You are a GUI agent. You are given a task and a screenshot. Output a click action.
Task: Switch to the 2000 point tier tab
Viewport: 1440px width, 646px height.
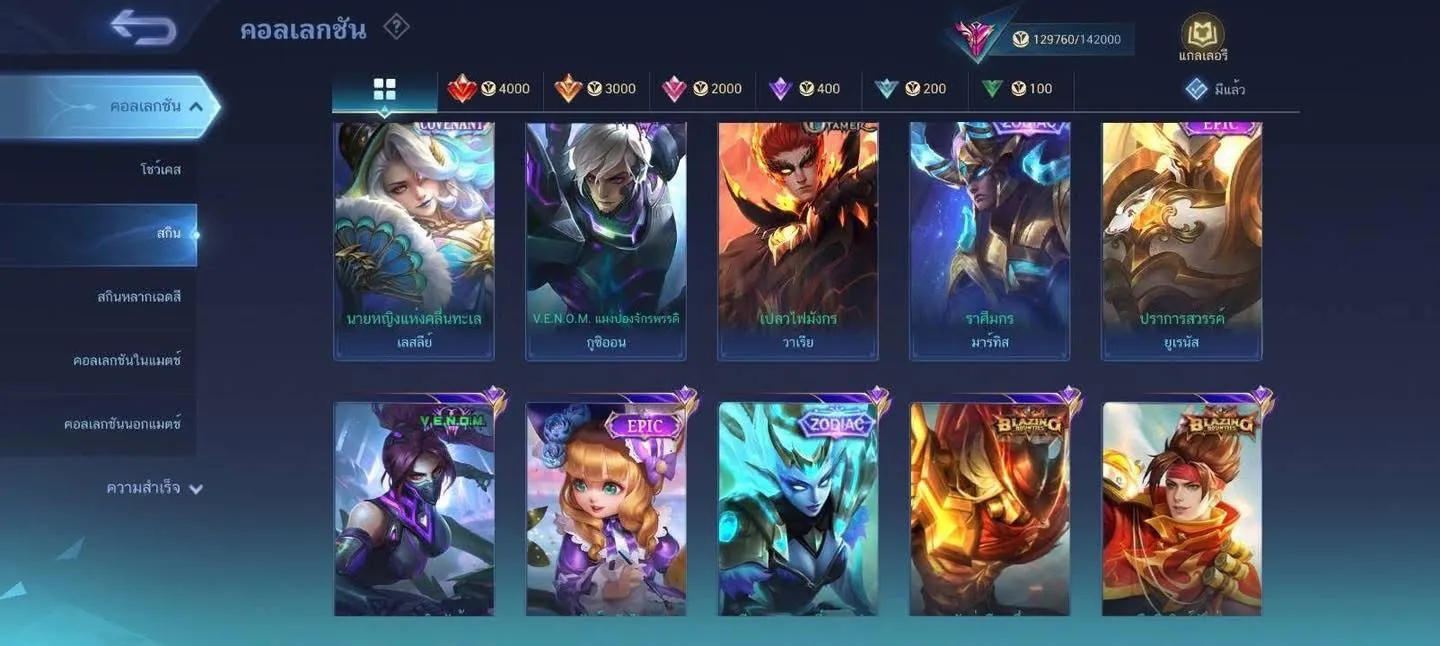click(702, 89)
